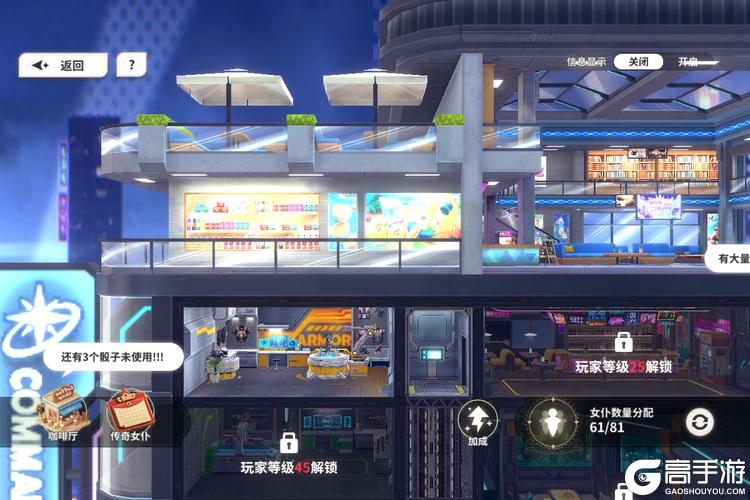Screen dimensions: 750x500
Task: Set info display to 开启
Action: (689, 62)
